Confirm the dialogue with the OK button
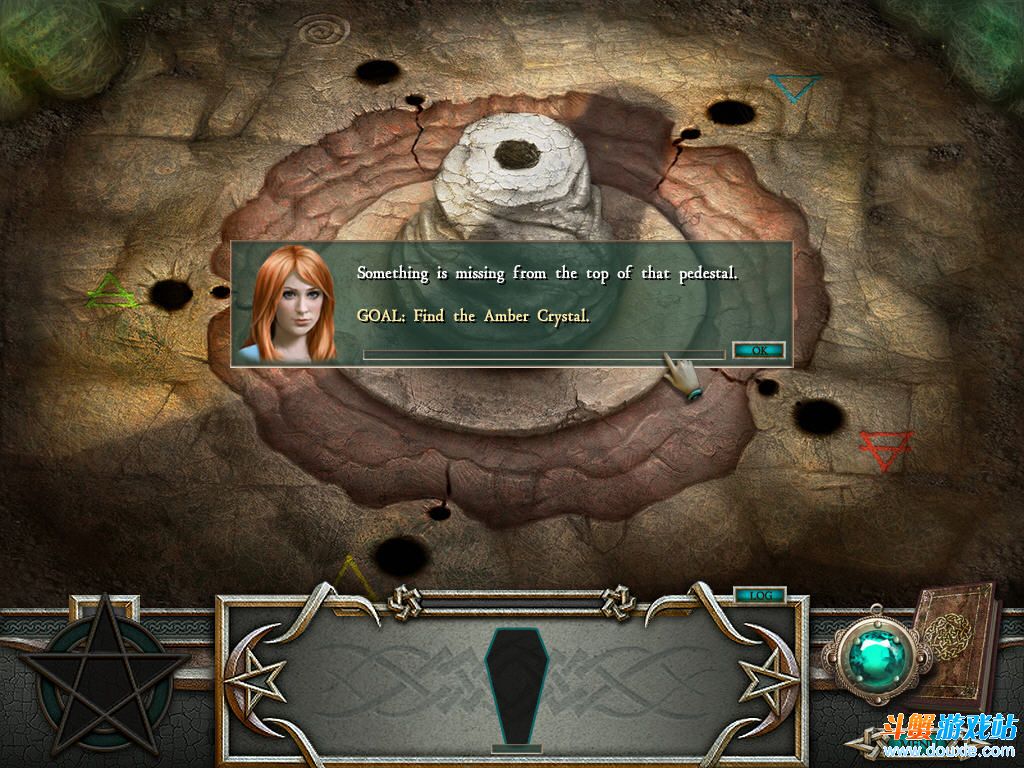1024x768 pixels. 758,350
